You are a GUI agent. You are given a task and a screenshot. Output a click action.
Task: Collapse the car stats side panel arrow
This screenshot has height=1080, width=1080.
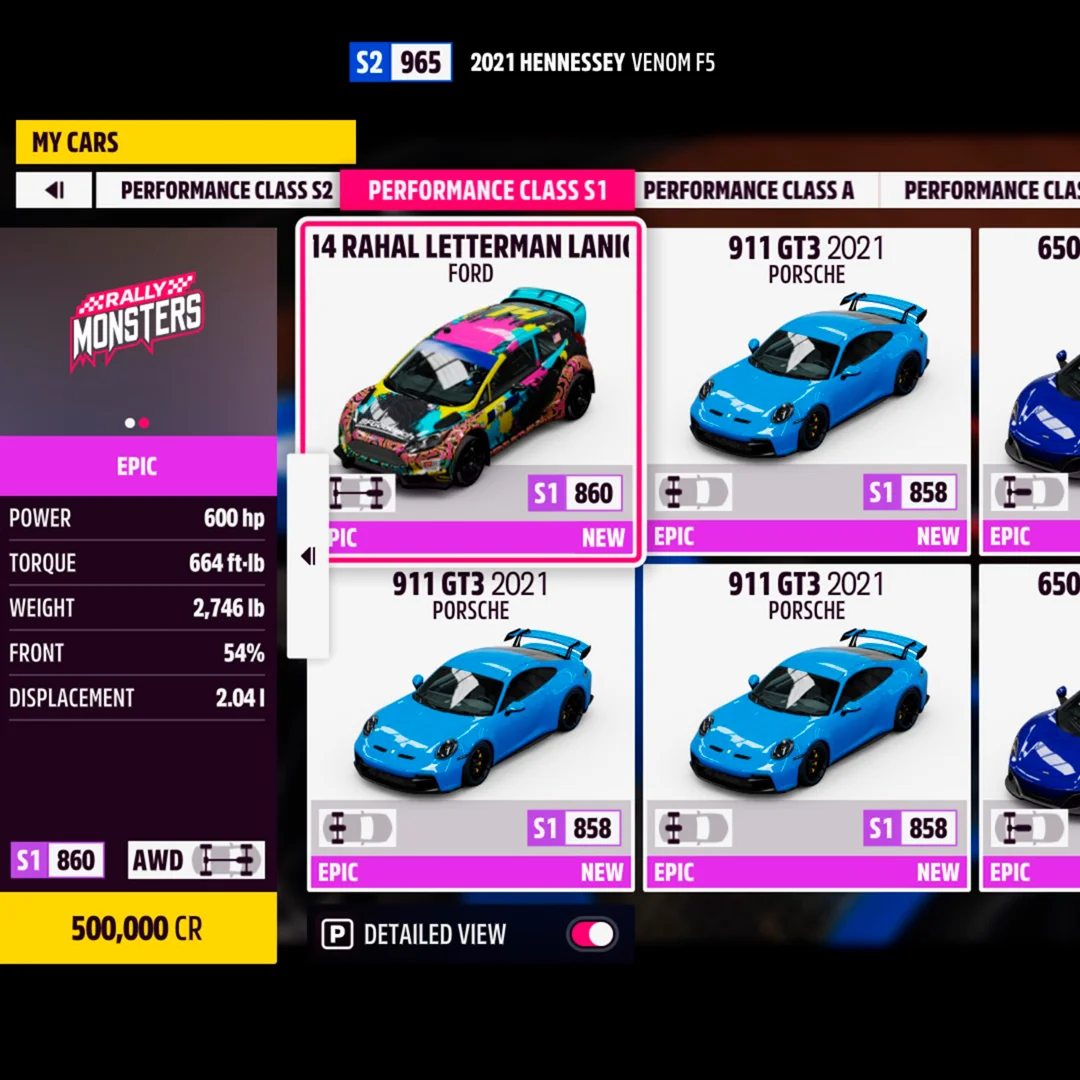click(308, 556)
